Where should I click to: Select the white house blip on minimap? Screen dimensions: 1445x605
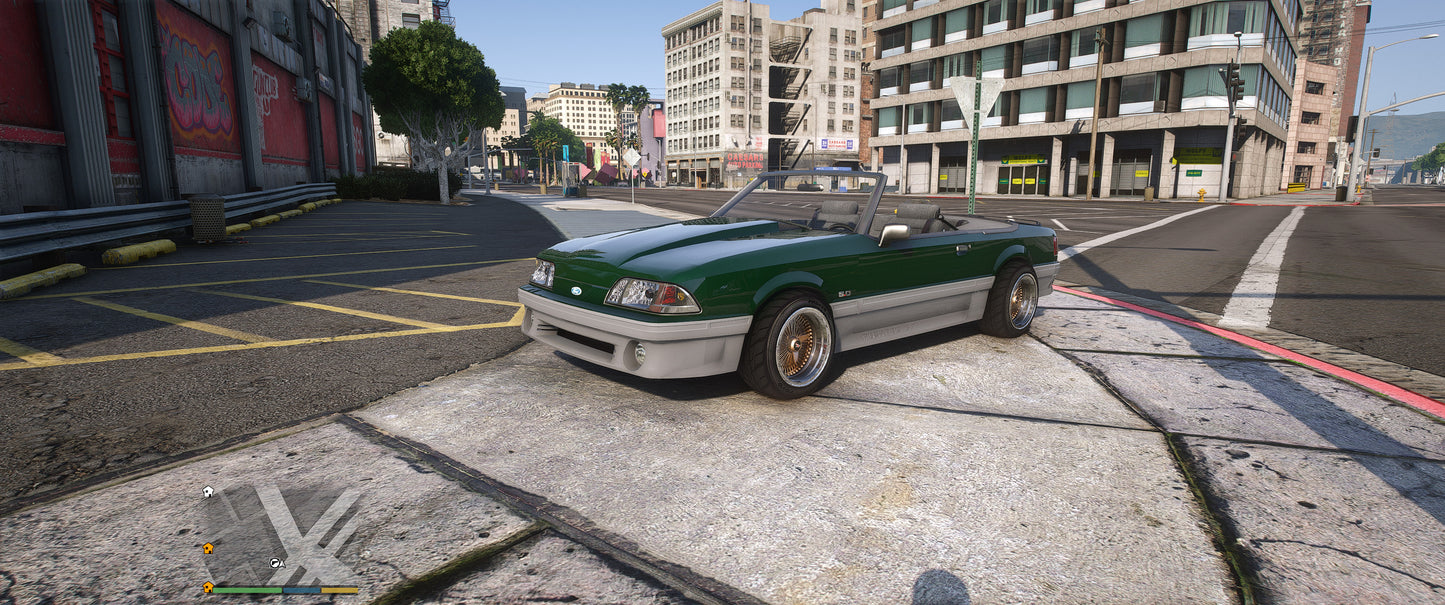tap(207, 492)
